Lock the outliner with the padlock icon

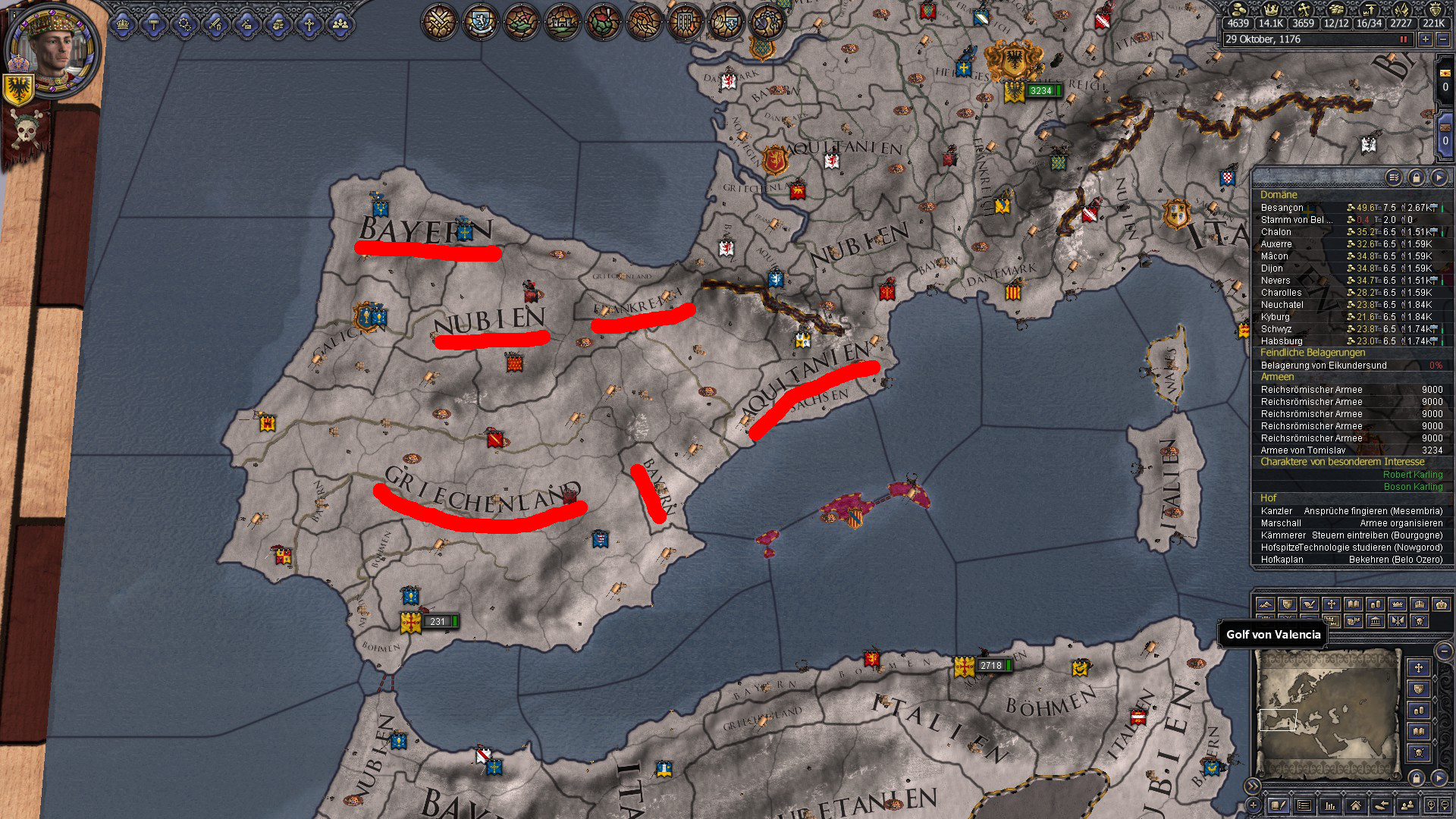point(1417,178)
